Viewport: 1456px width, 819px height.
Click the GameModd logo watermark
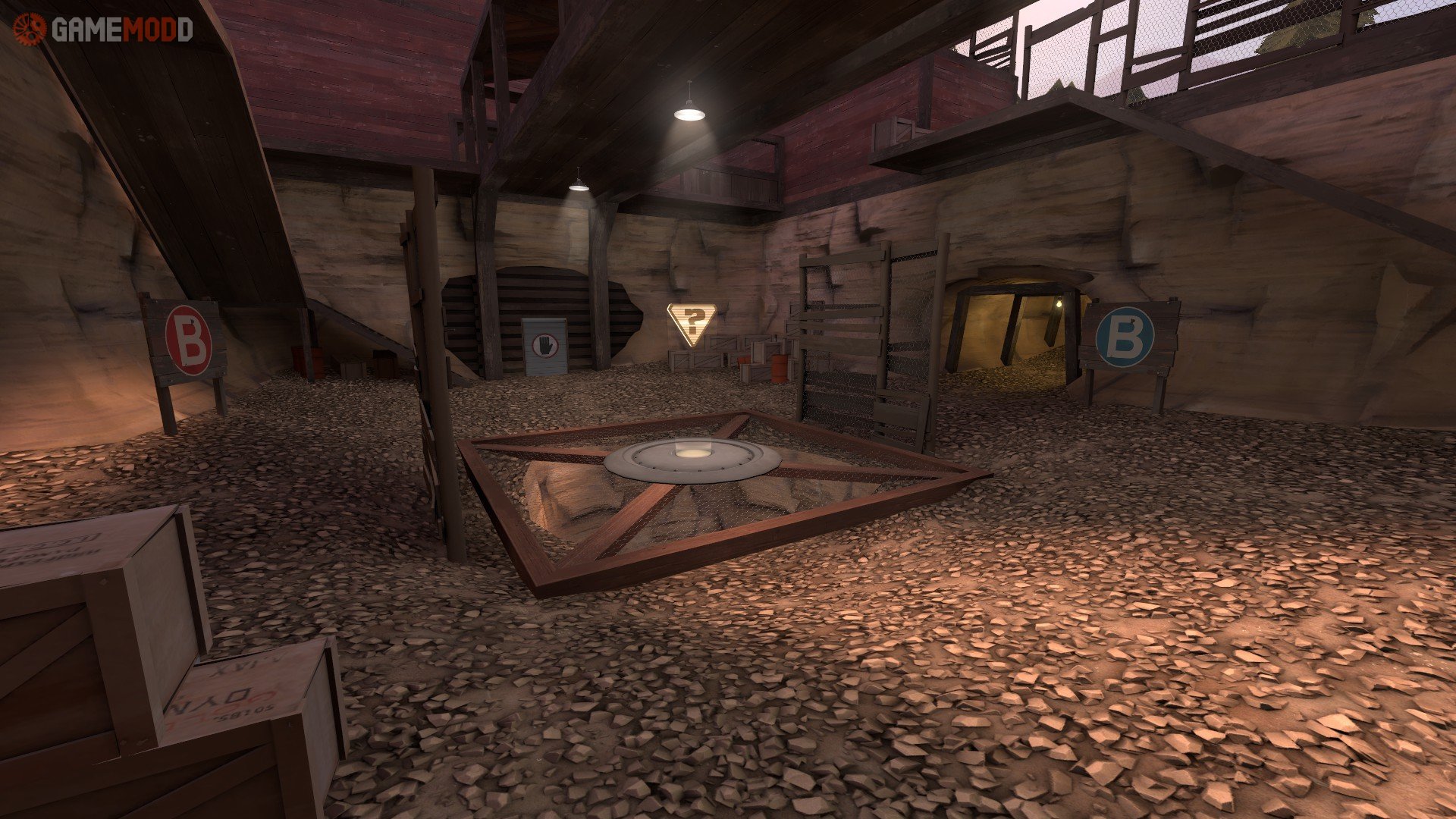[x=104, y=30]
